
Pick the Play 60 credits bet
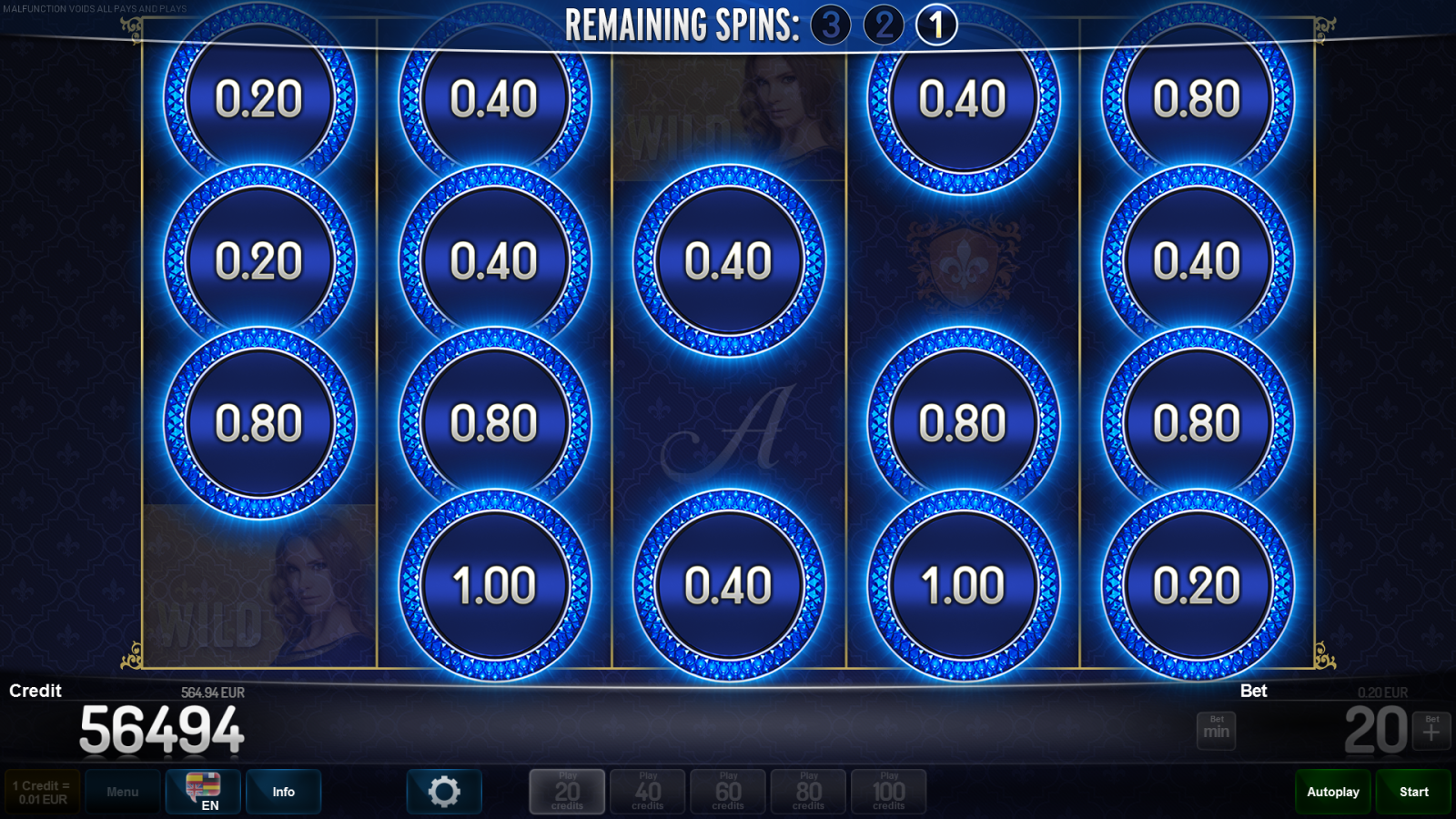tap(728, 792)
